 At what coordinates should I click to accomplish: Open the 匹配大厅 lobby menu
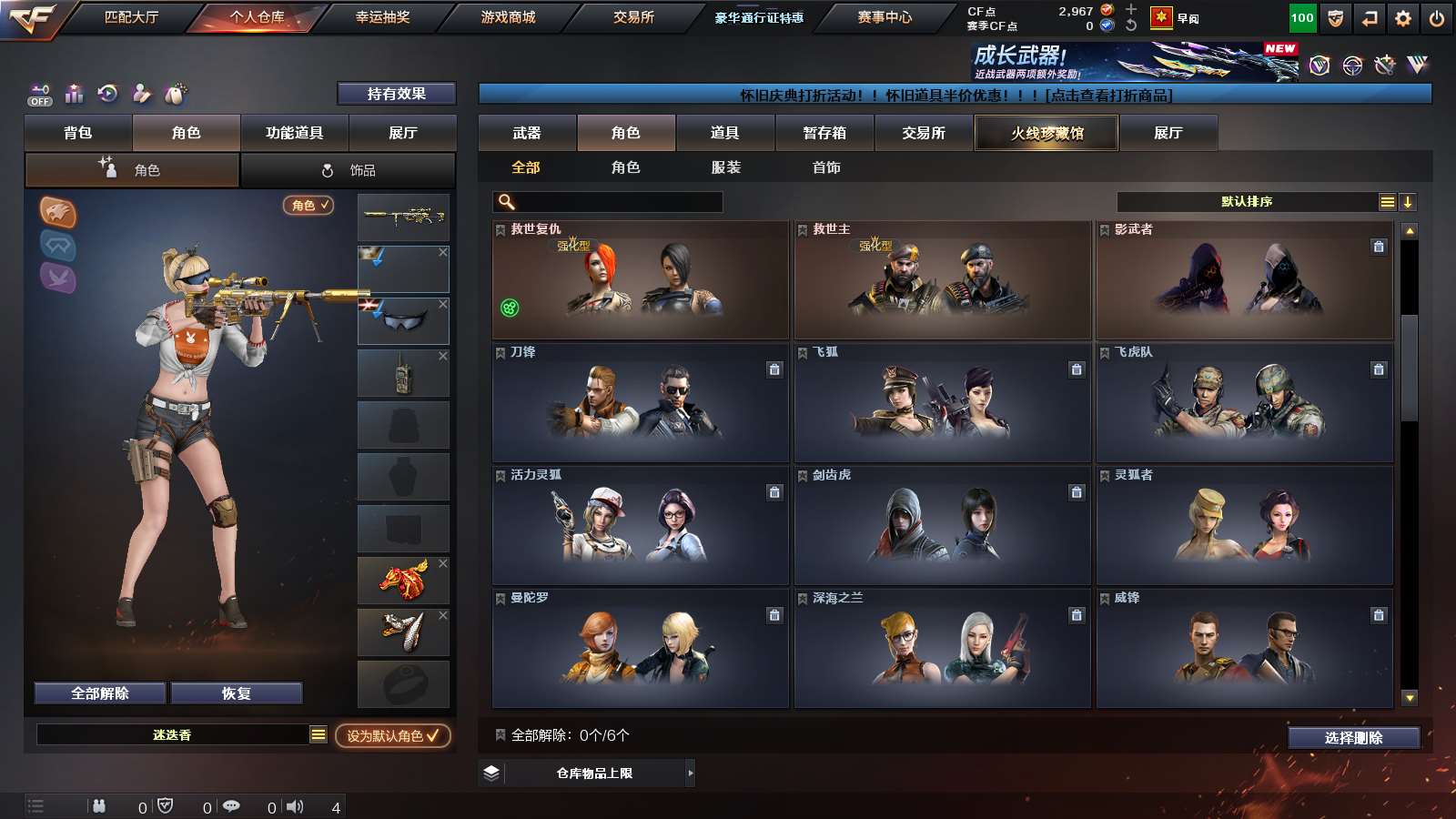131,17
